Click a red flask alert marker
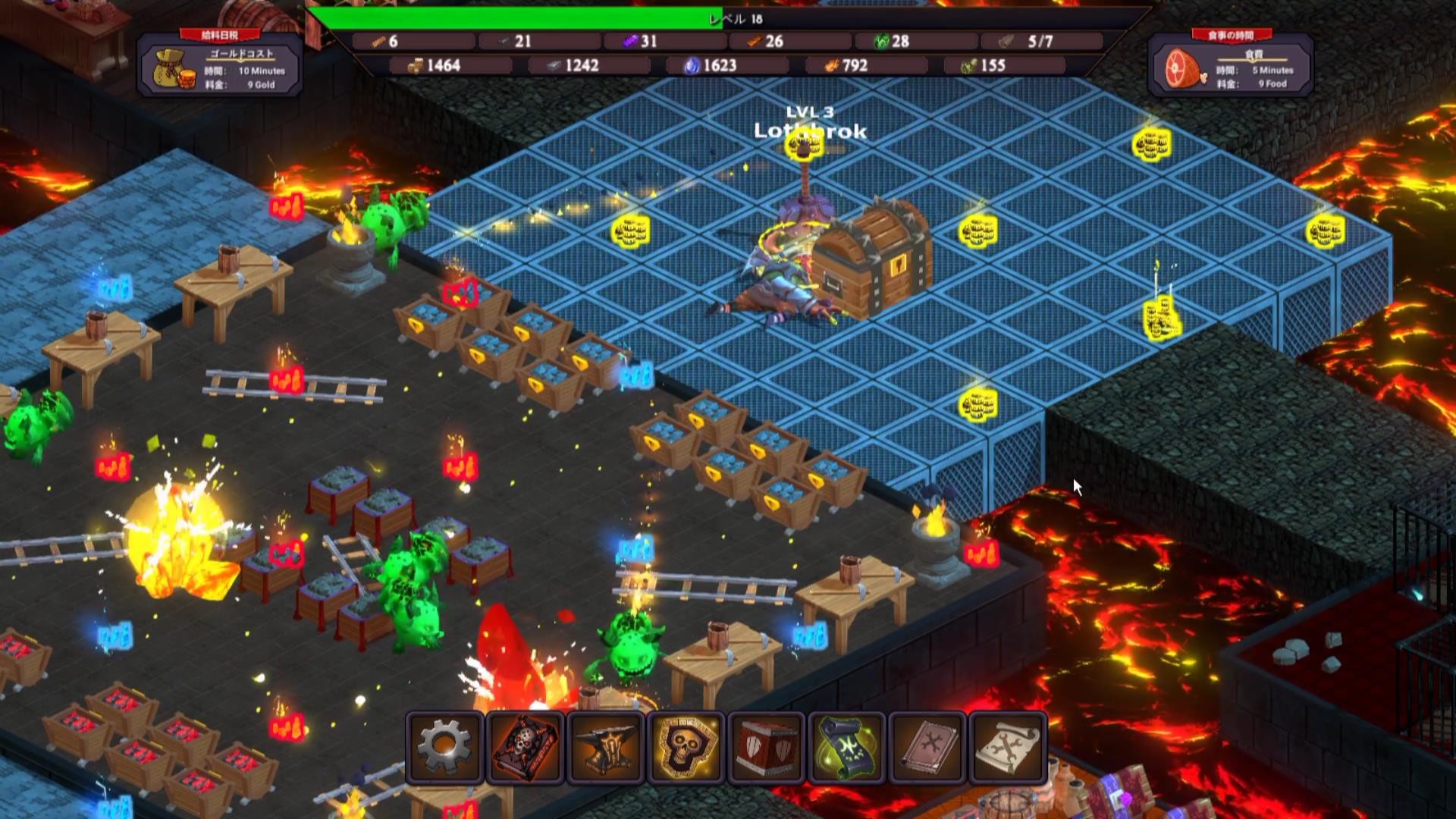This screenshot has height=819, width=1456. tap(287, 206)
